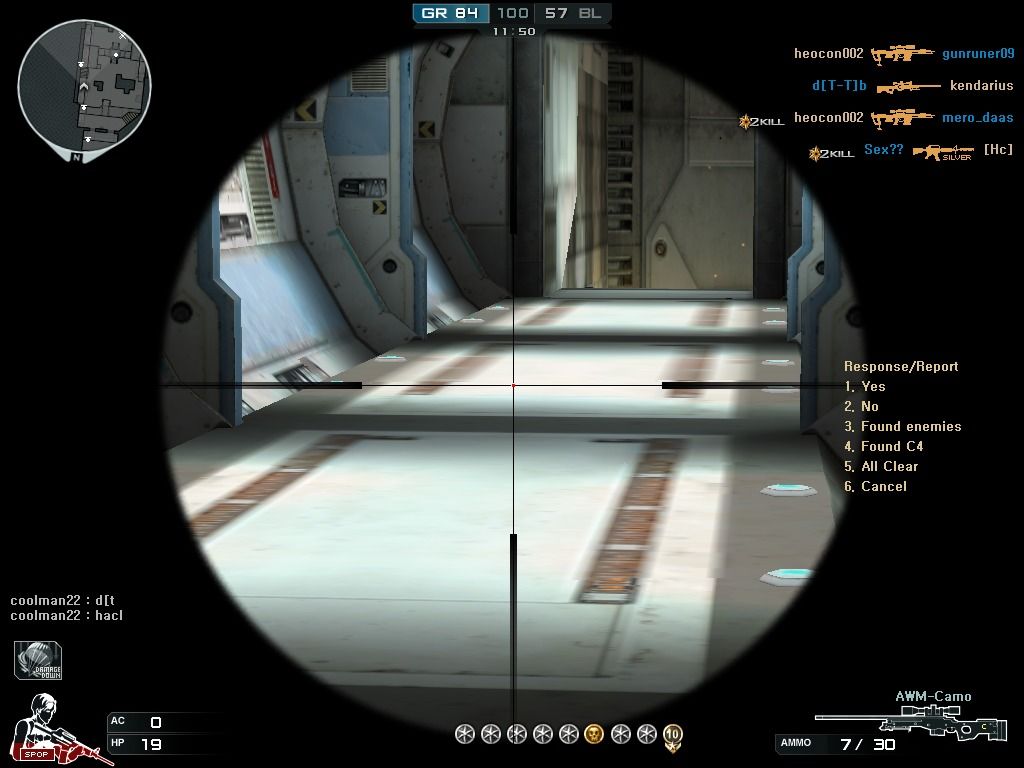Pick the "Found C4" report option
1024x768 pixels.
point(884,446)
